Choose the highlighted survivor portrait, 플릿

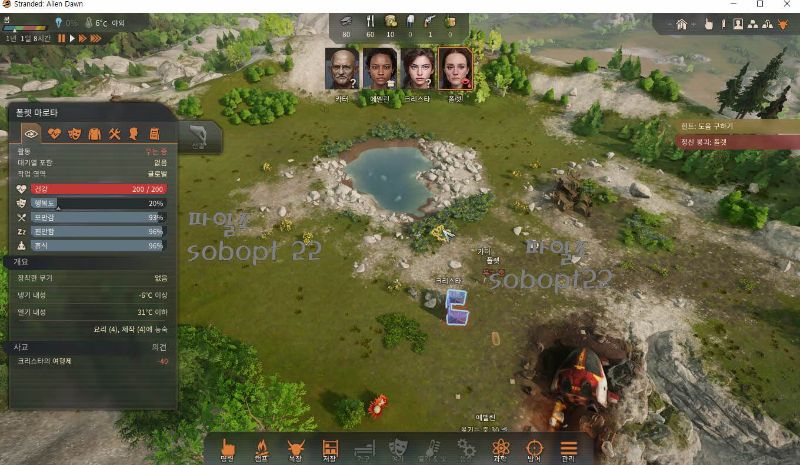[x=455, y=68]
